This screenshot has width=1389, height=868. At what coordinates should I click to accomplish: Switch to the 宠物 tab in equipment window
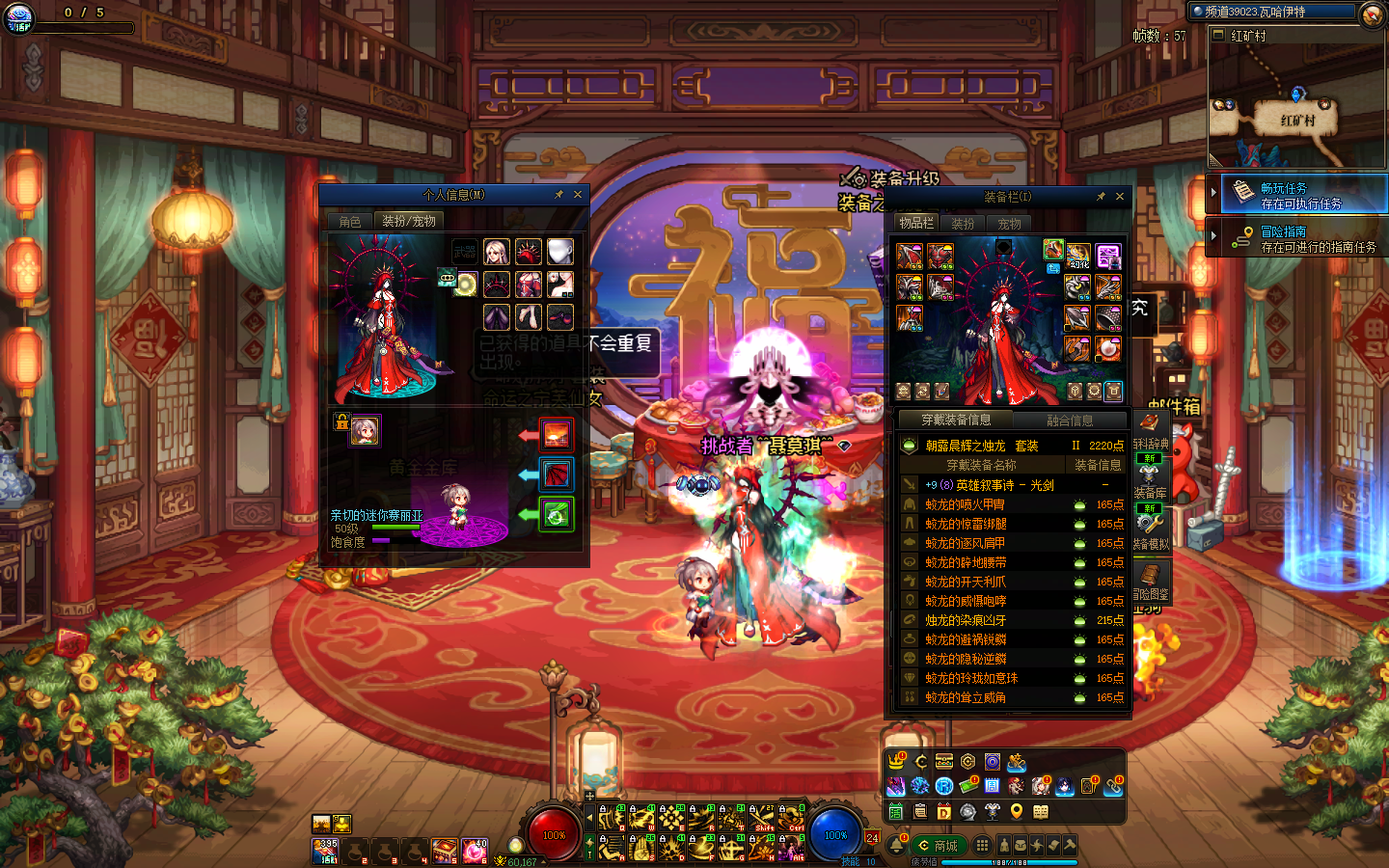coord(1009,224)
